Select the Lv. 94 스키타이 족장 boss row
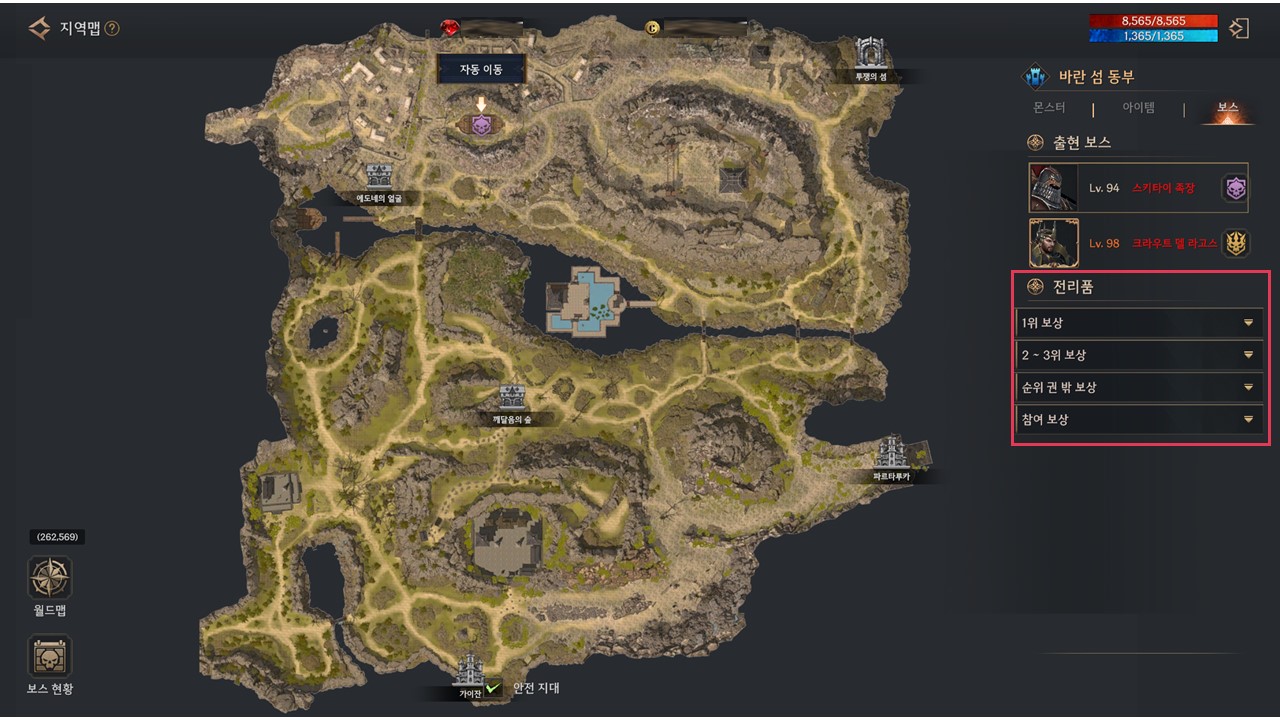The image size is (1280, 720). pyautogui.click(x=1138, y=188)
